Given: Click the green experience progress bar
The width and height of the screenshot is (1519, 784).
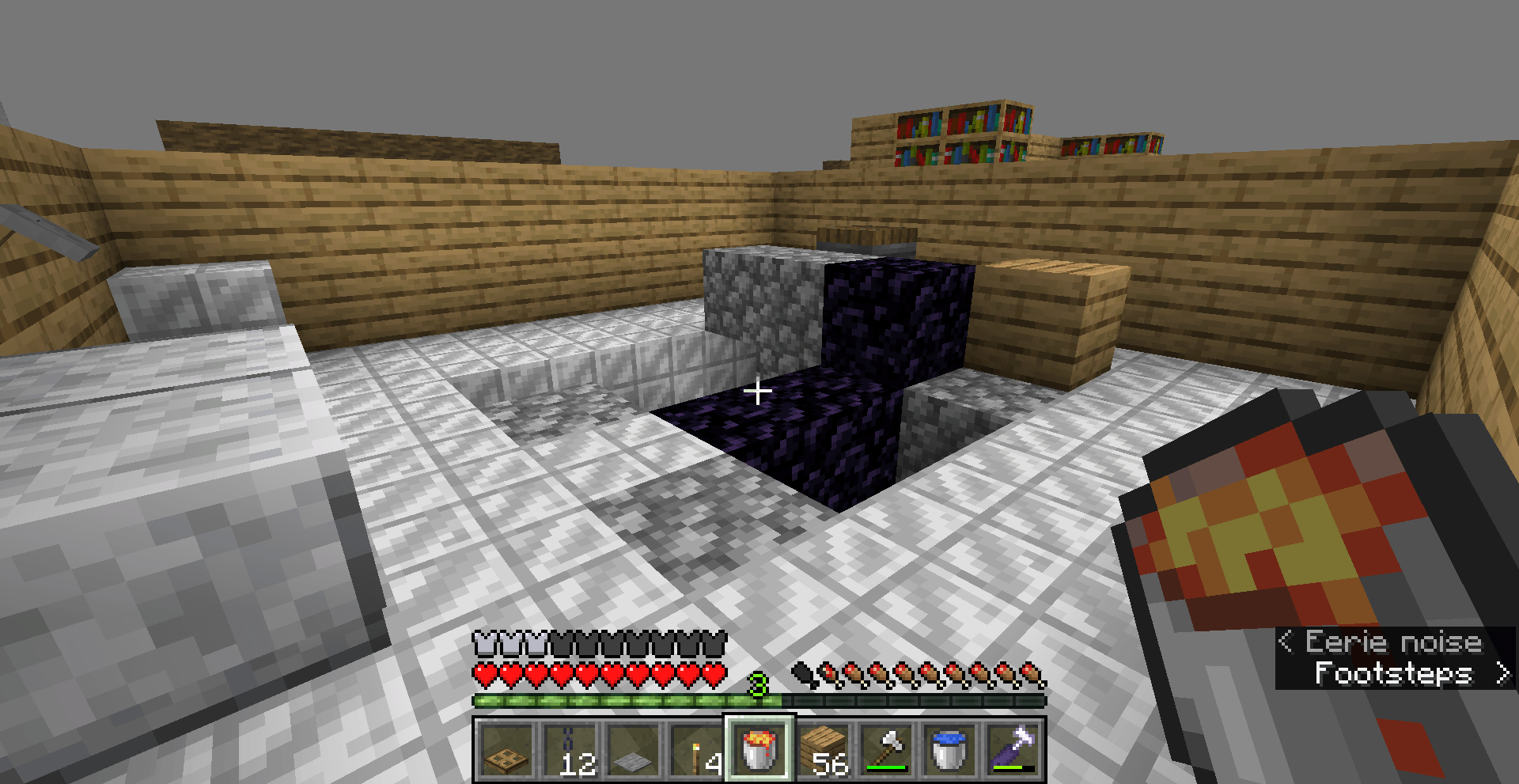Looking at the screenshot, I should click(x=625, y=701).
